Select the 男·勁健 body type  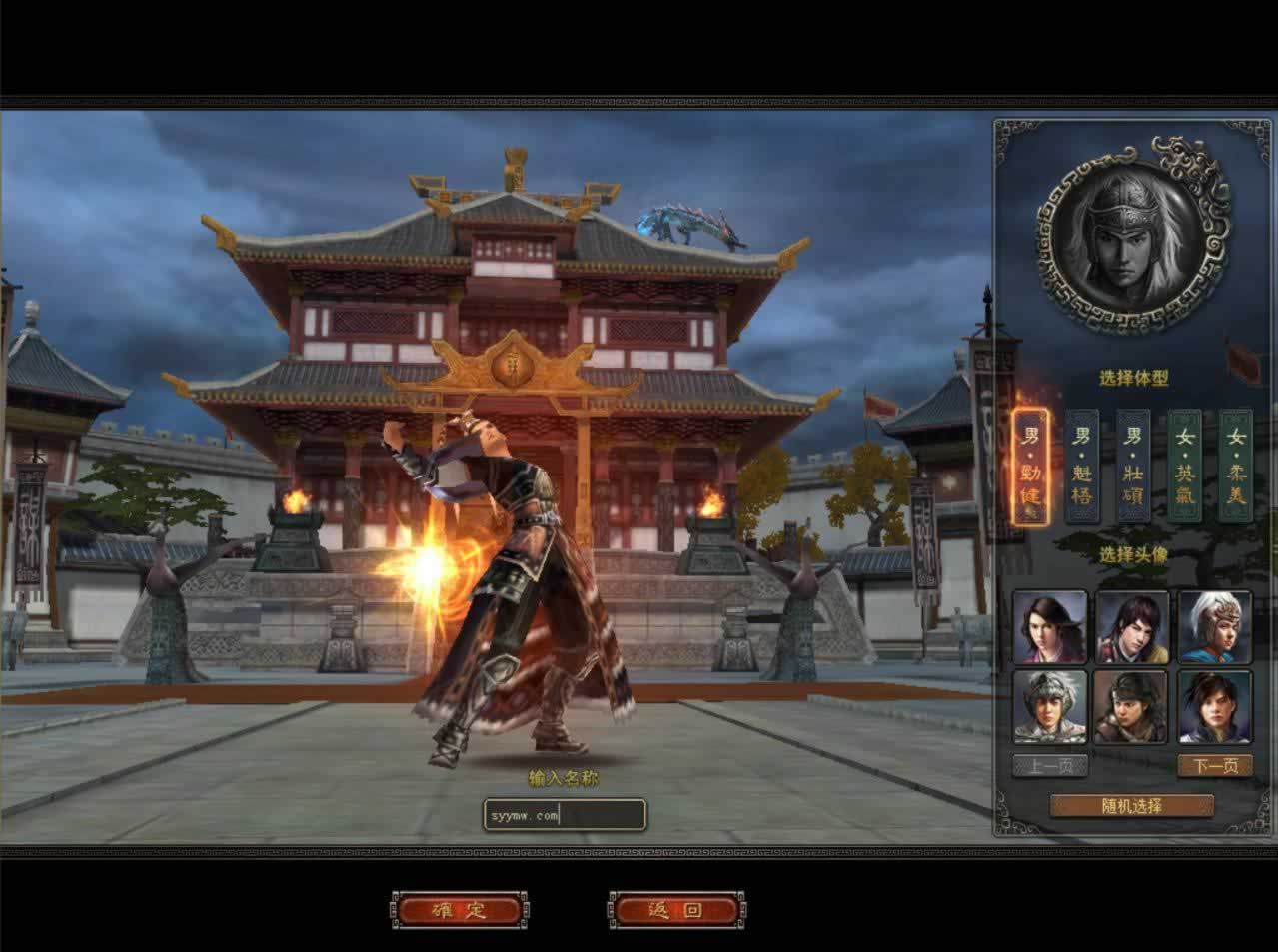point(1030,467)
